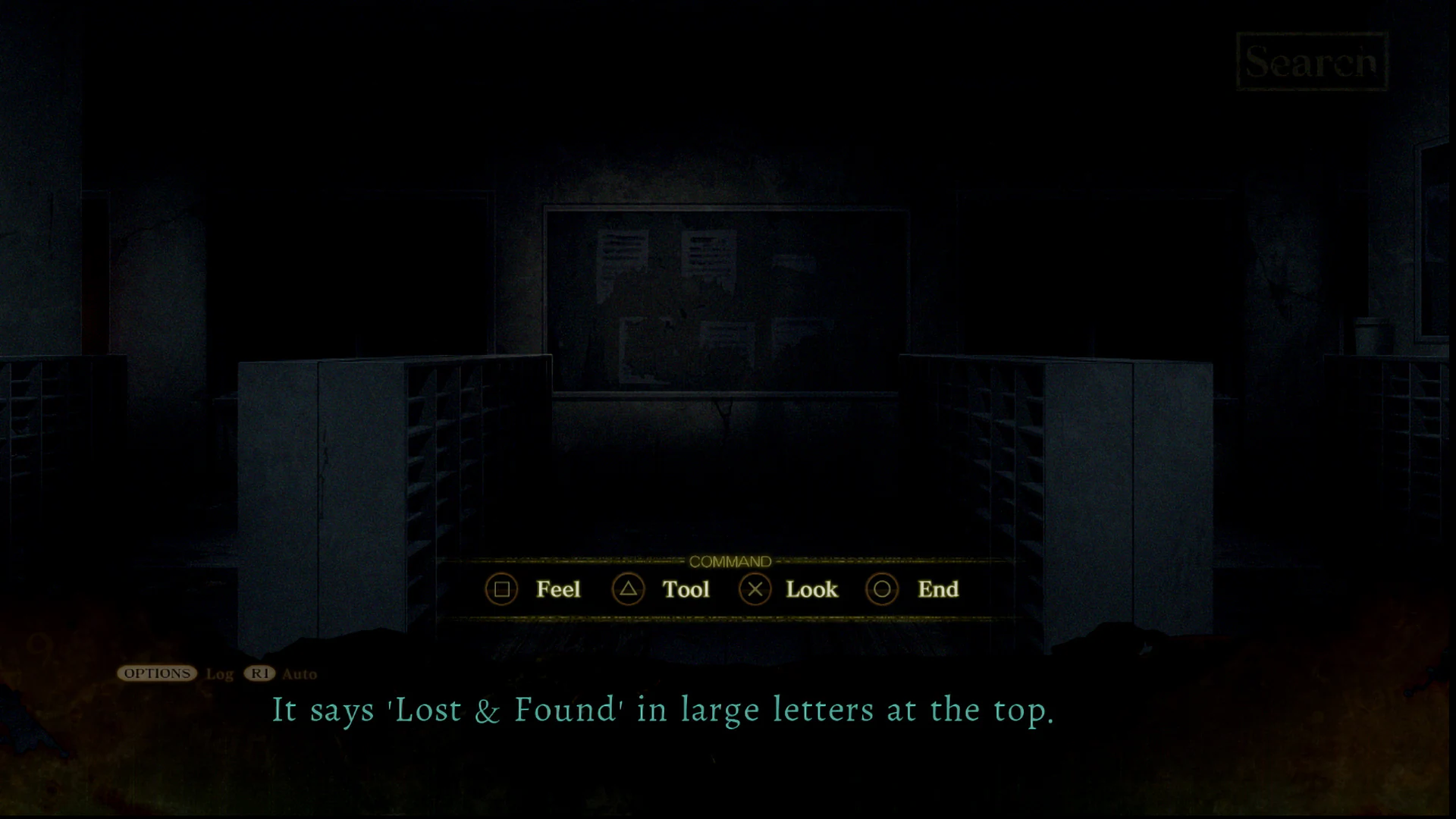Image resolution: width=1456 pixels, height=819 pixels.
Task: Click the OPTIONS pill icon near Log
Action: [157, 673]
